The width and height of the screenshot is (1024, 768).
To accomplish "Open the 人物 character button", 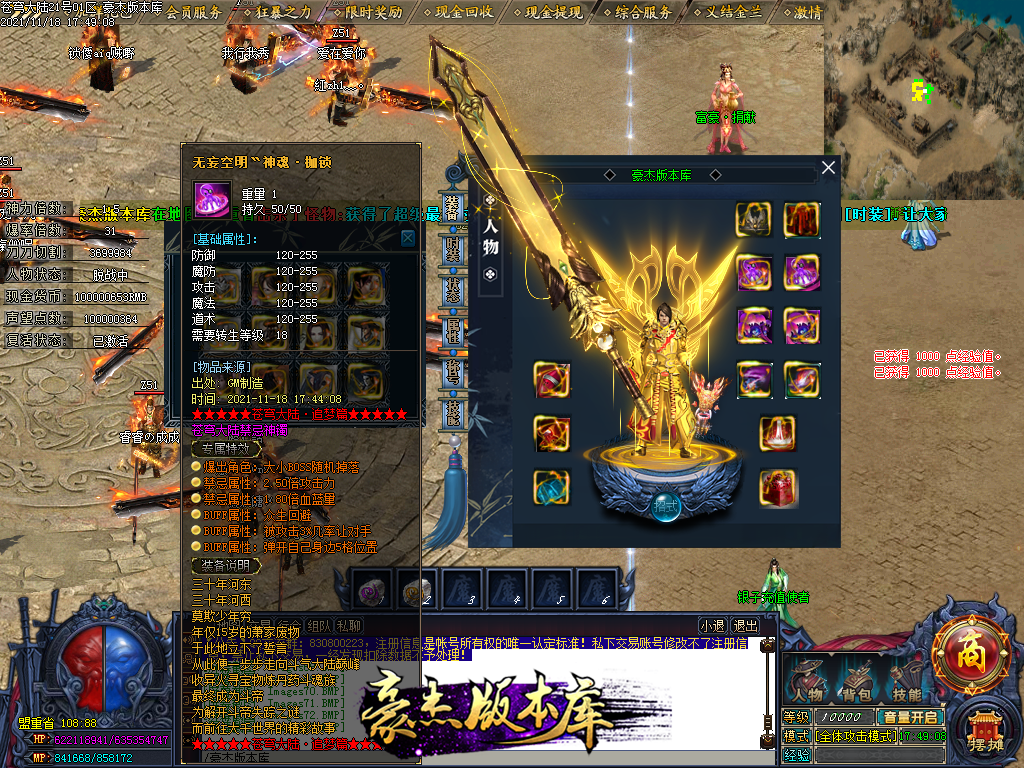I will 807,680.
